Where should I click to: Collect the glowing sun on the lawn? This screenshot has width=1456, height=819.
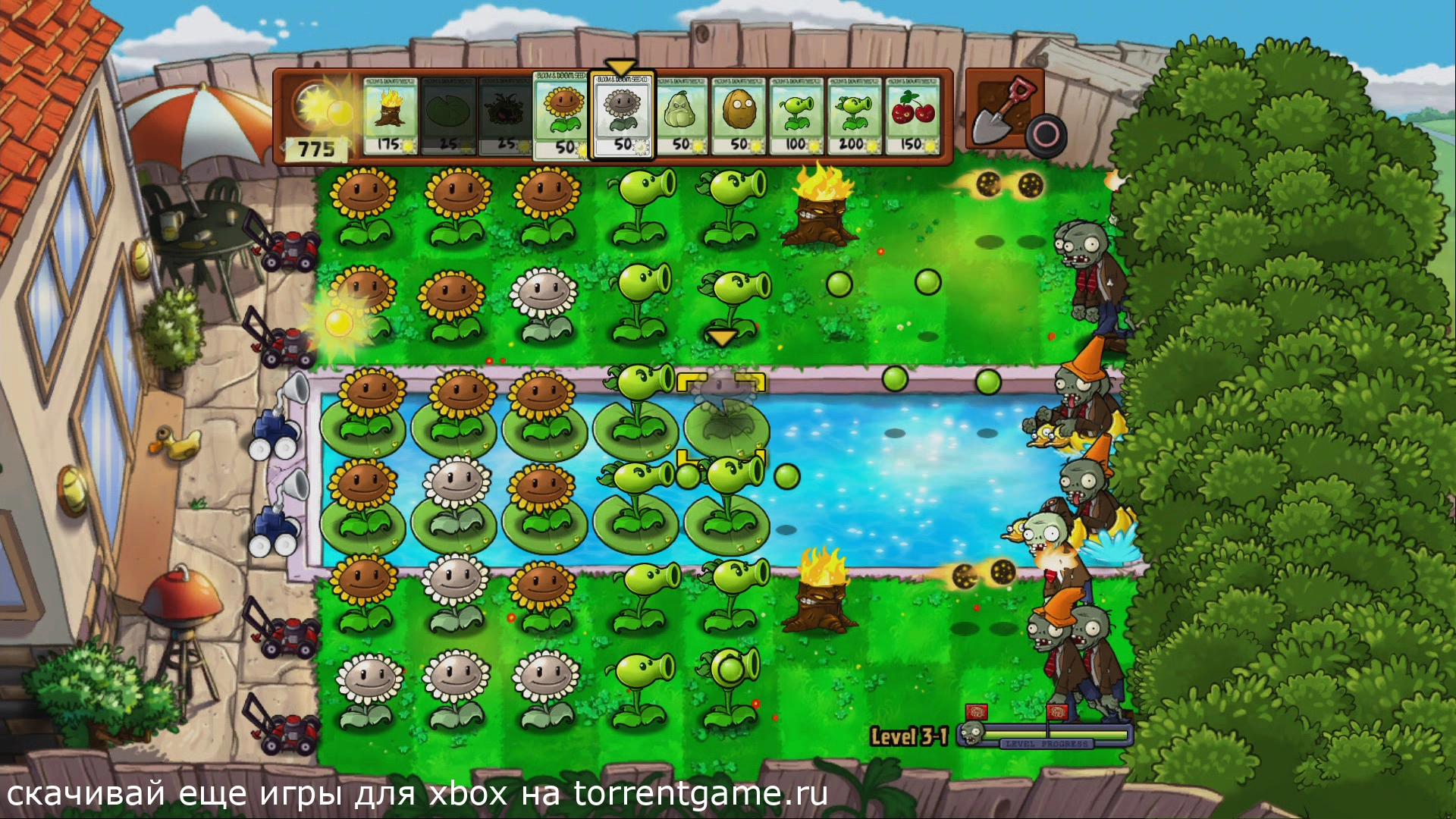(x=338, y=324)
